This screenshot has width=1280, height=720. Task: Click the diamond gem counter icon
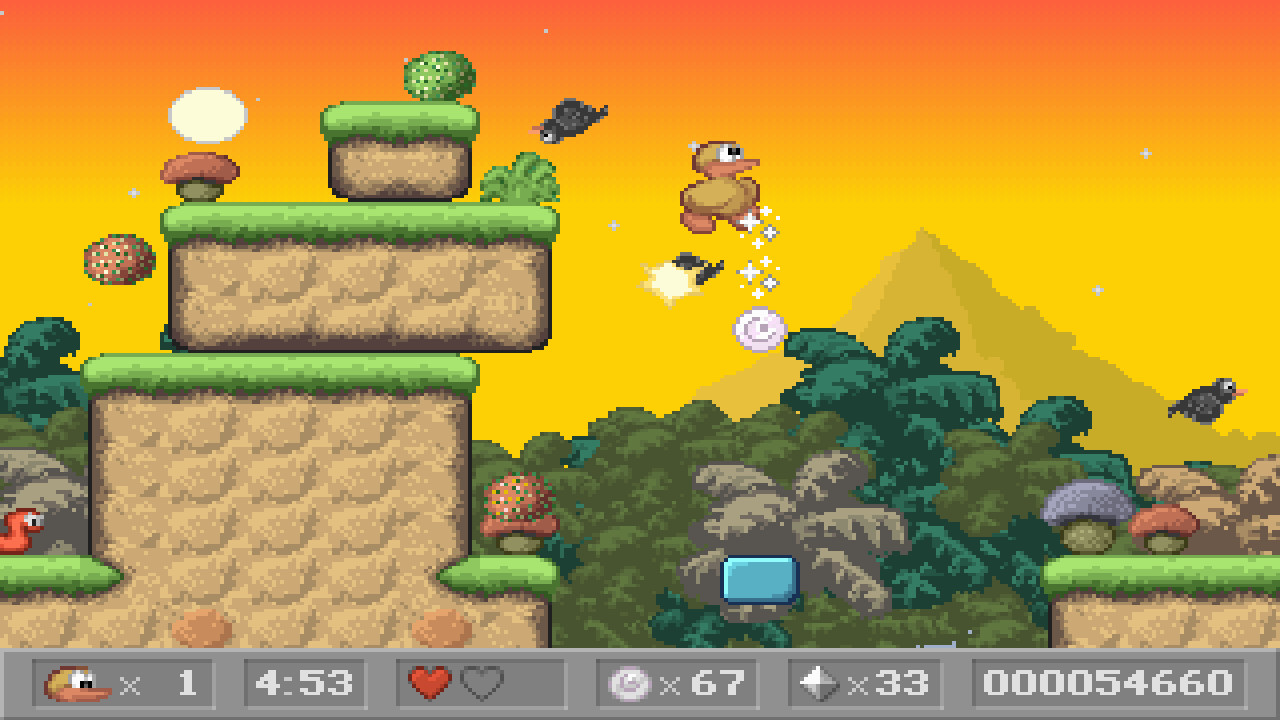point(820,684)
